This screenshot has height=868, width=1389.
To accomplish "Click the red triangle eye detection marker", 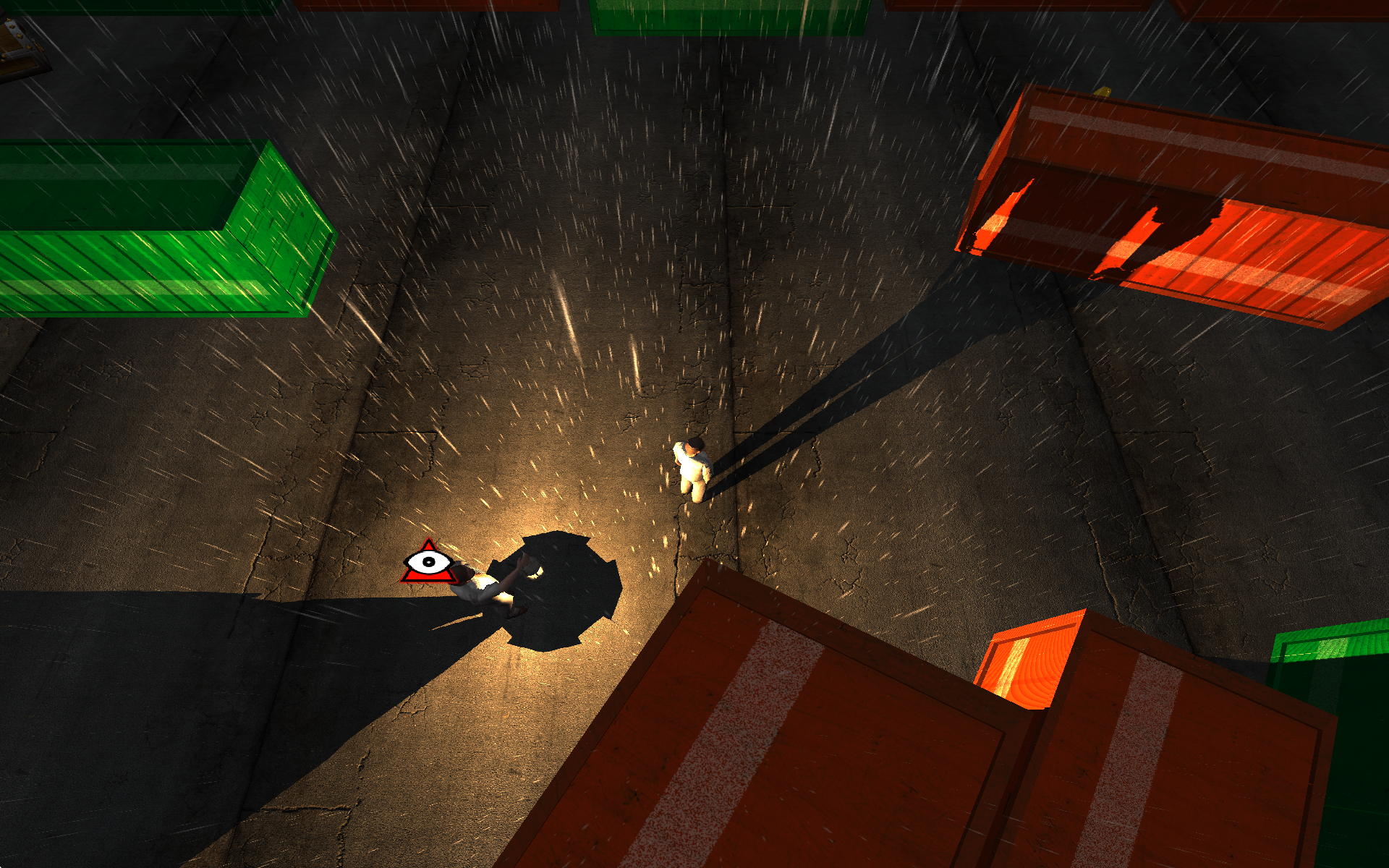I will coord(428,563).
